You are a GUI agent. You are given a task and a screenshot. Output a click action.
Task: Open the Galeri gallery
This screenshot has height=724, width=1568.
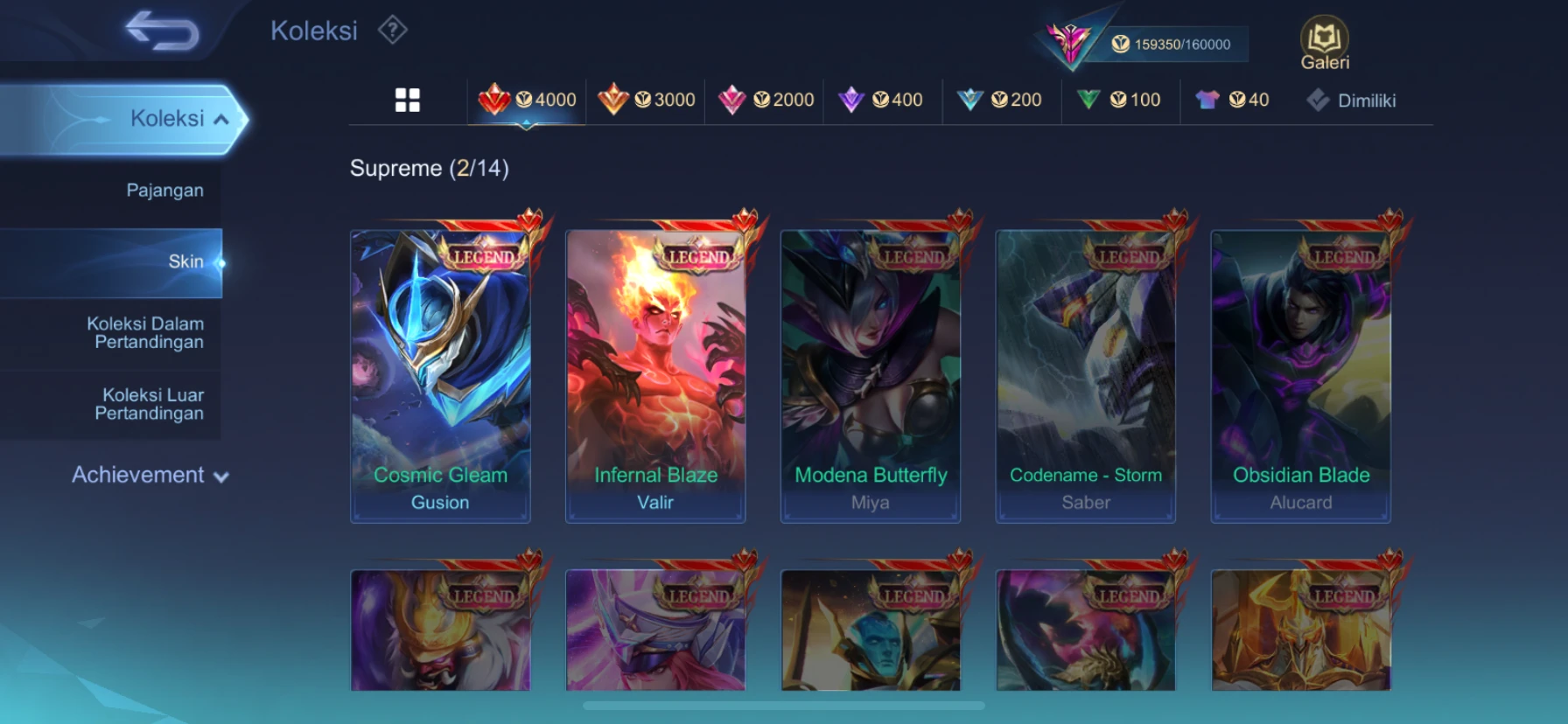point(1324,44)
